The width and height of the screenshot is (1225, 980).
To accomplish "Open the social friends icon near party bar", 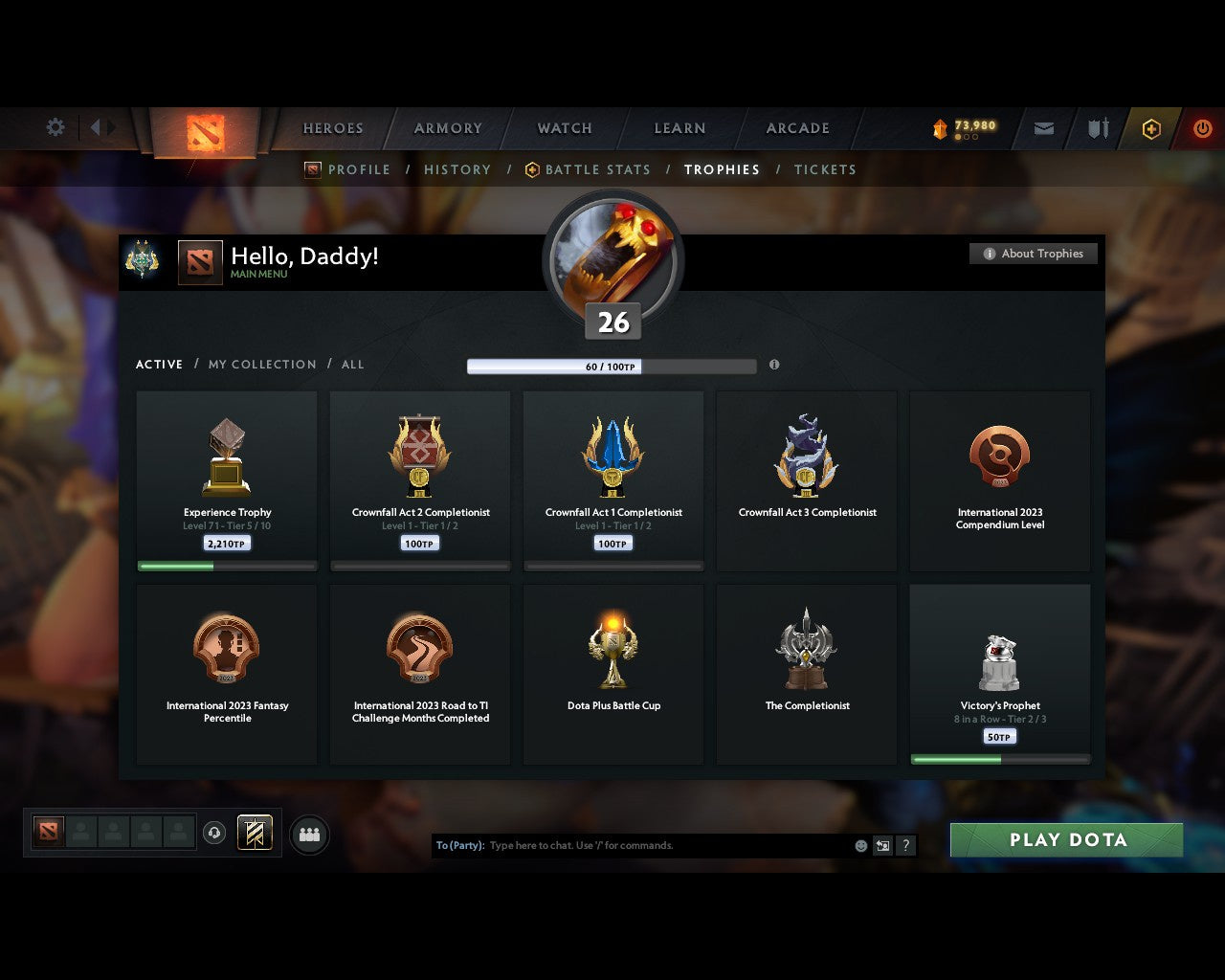I will click(x=309, y=834).
